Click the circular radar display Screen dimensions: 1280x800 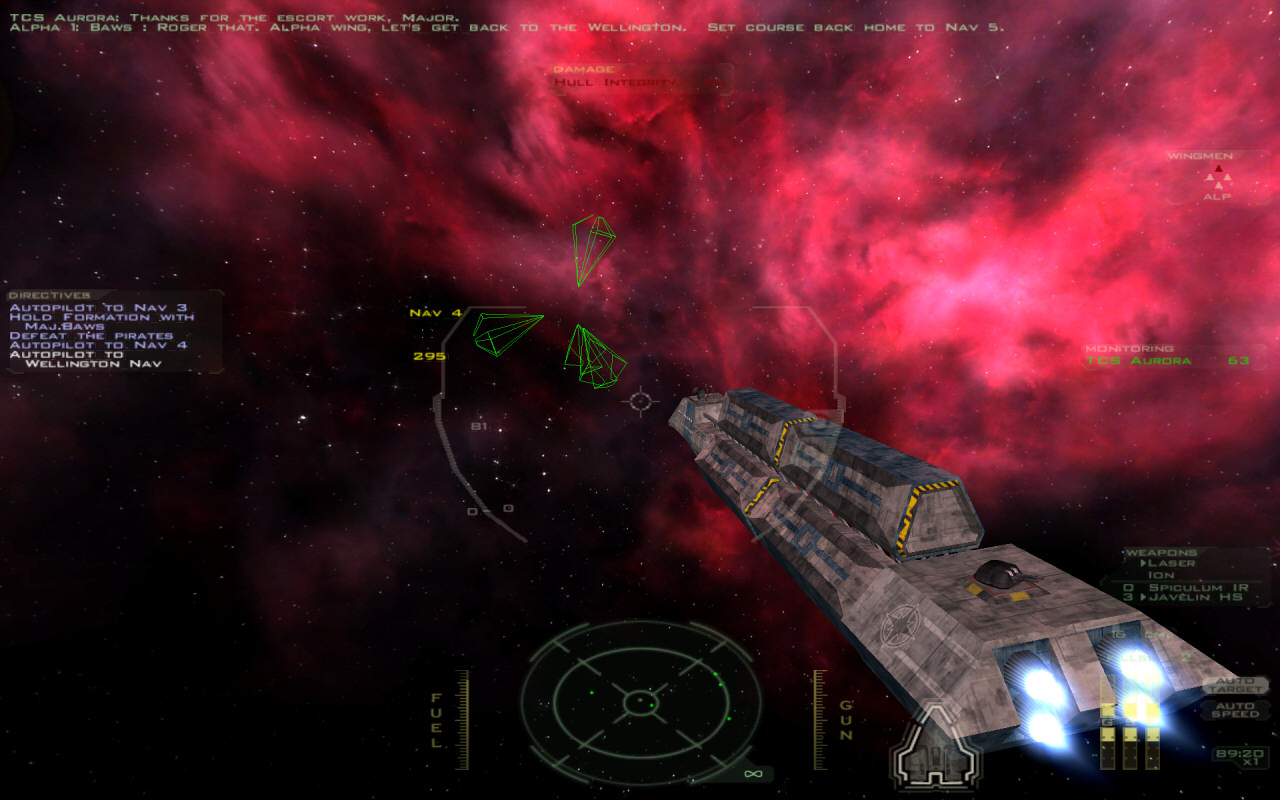(x=640, y=703)
